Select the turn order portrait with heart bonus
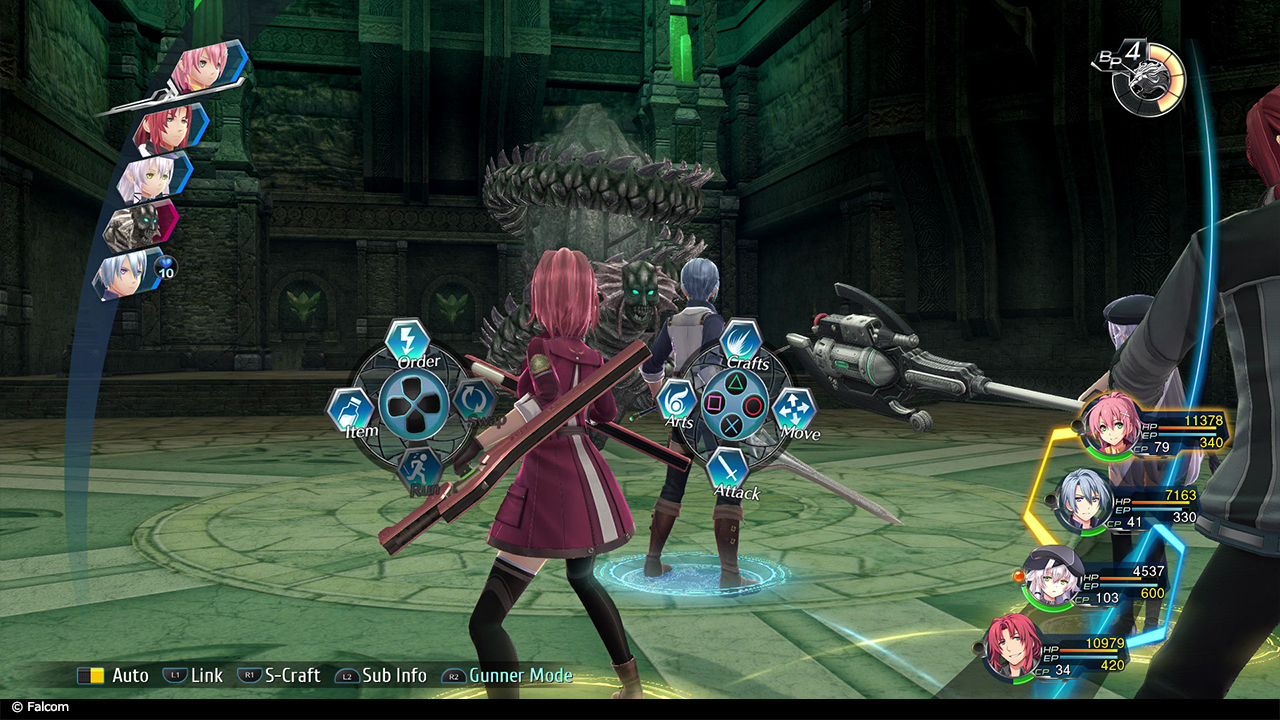 click(x=124, y=273)
